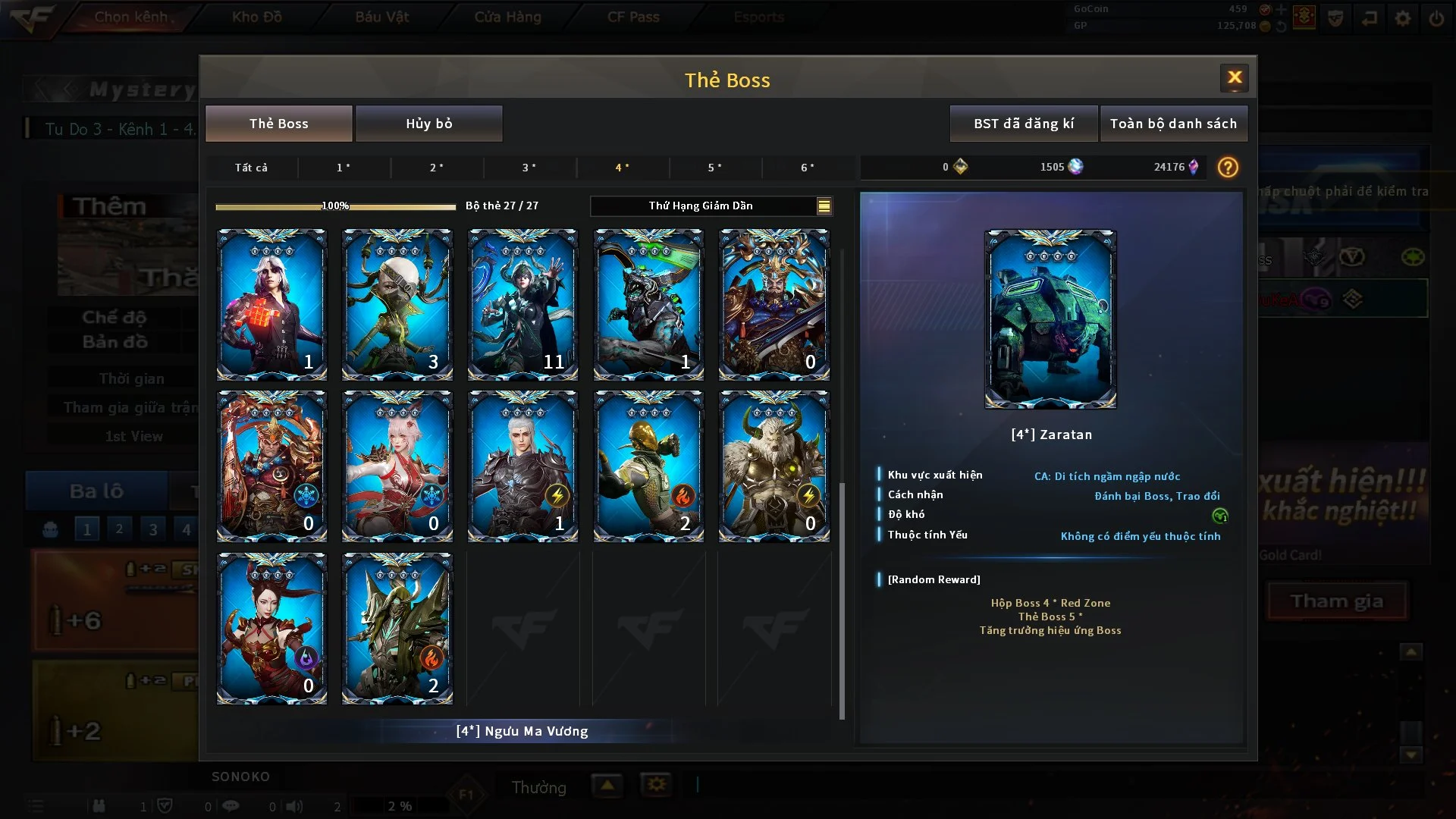This screenshot has height=819, width=1456.
Task: Select the pink-haired woman ice card
Action: click(397, 466)
